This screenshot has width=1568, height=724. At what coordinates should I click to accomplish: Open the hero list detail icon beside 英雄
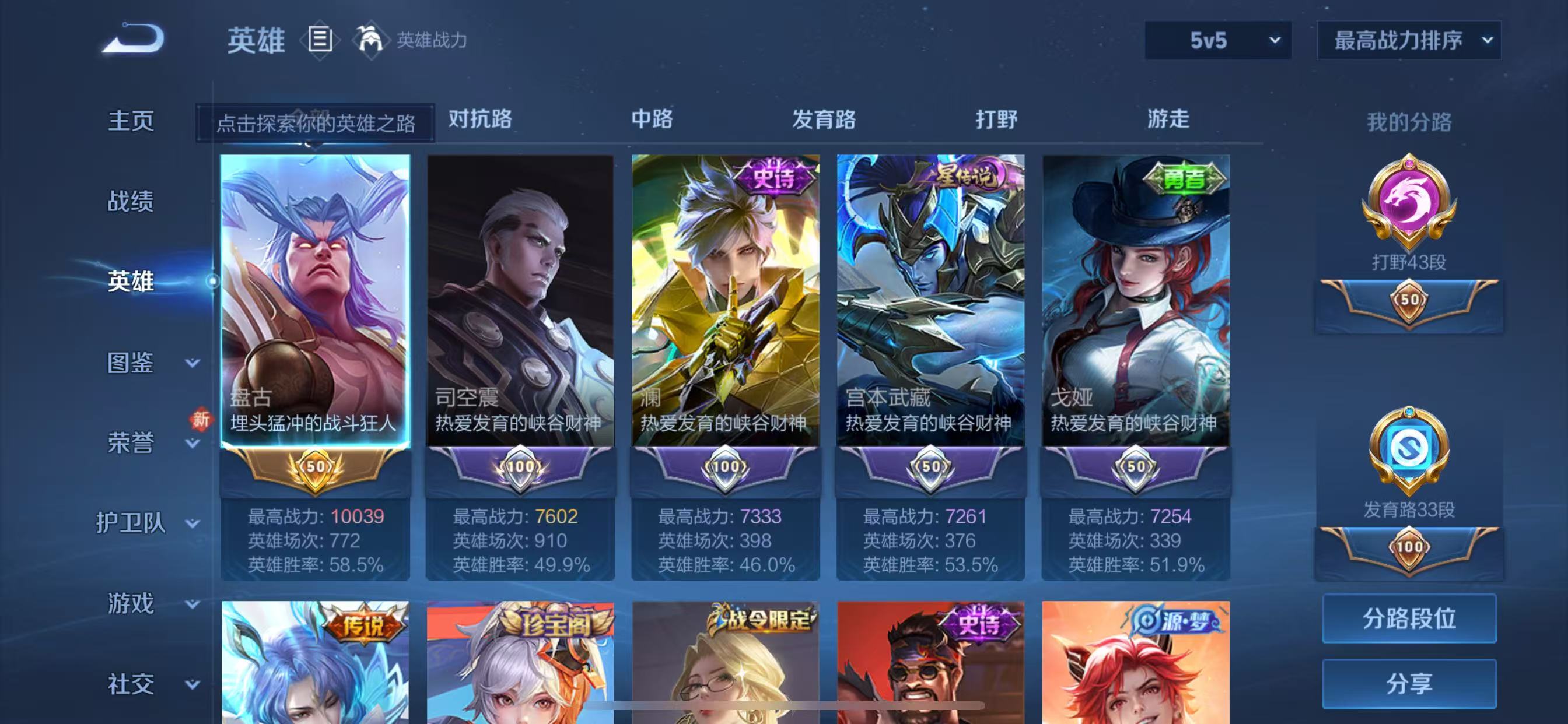point(318,40)
